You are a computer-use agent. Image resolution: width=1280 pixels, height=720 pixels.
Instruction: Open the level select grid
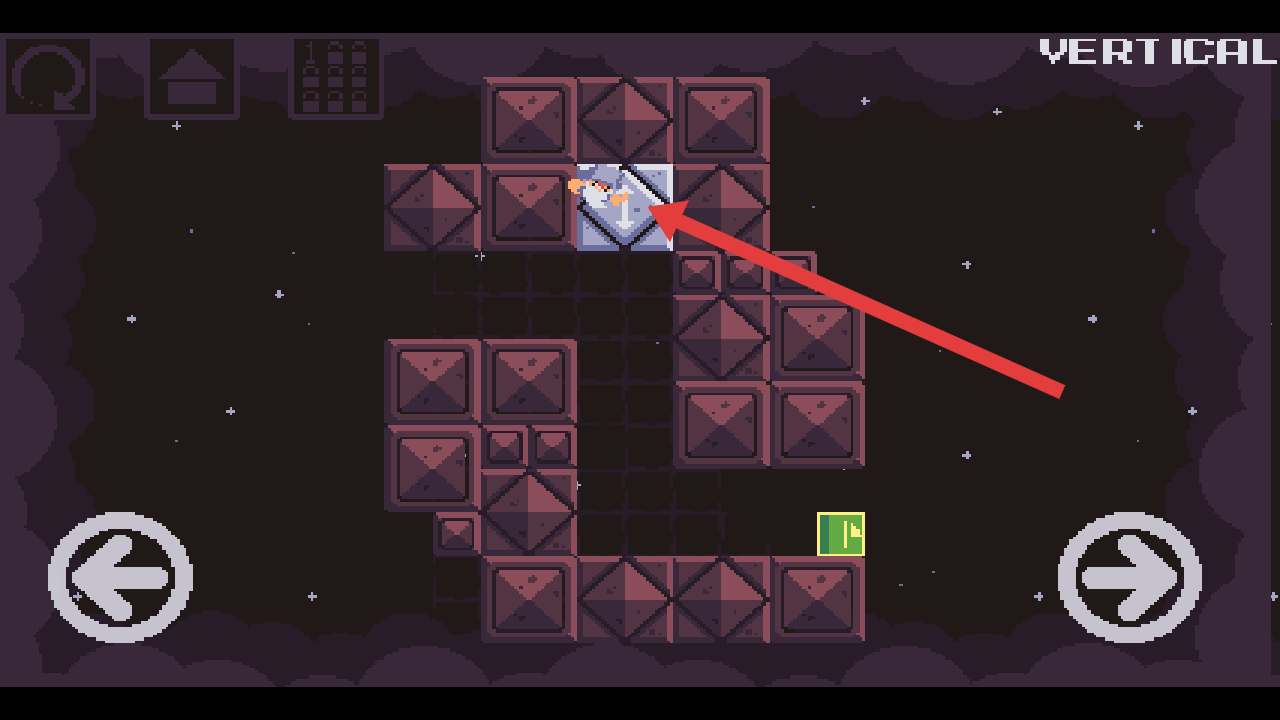pyautogui.click(x=336, y=78)
